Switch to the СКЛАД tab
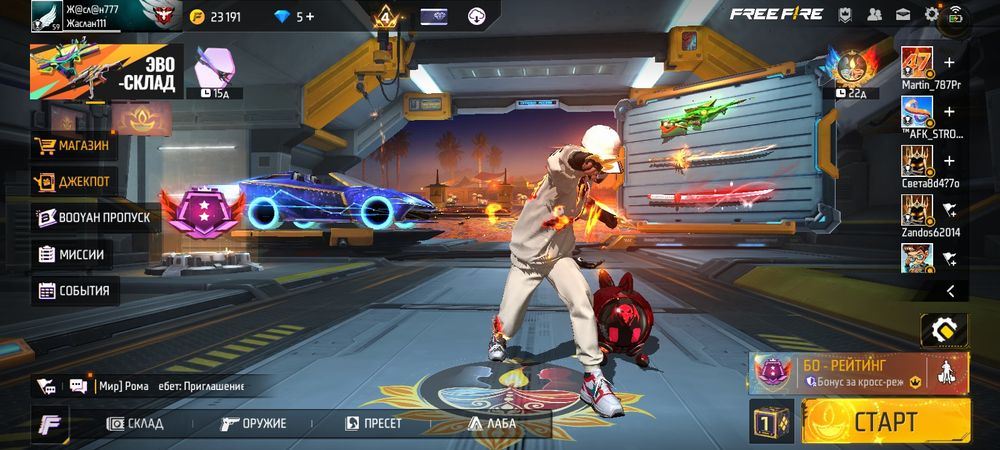 (x=135, y=423)
